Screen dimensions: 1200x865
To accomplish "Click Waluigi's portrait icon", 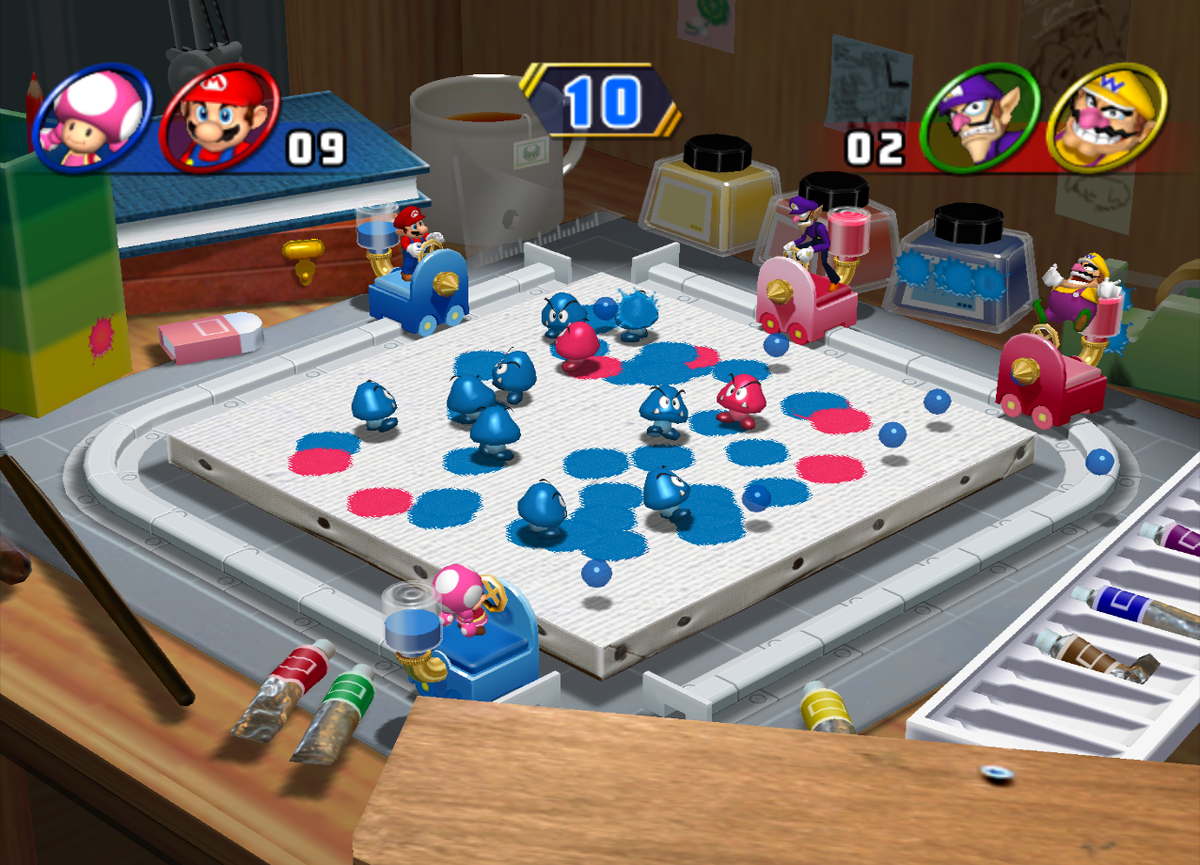I will pyautogui.click(x=980, y=119).
